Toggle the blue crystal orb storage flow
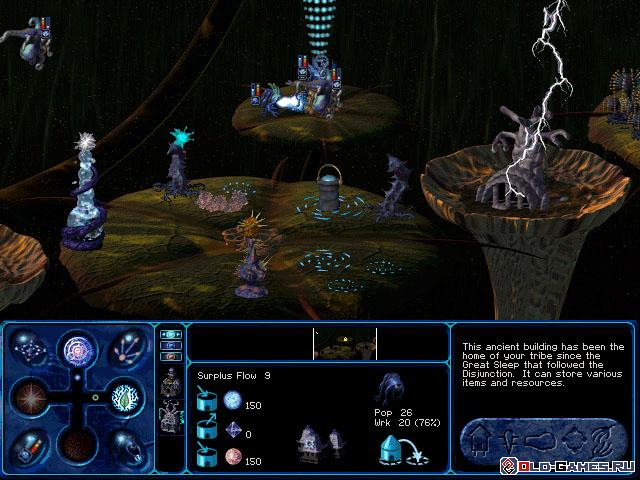Image resolution: width=640 pixels, height=480 pixels. click(x=209, y=402)
